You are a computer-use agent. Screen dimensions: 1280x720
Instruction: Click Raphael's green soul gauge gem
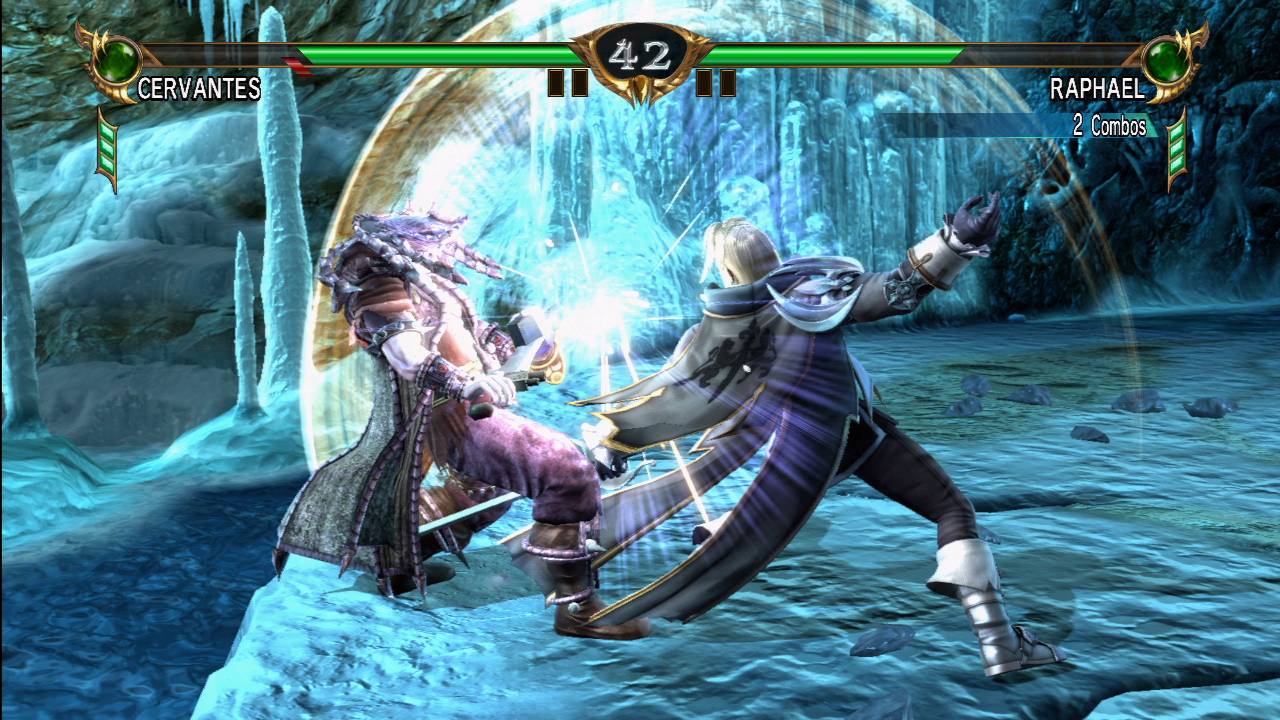pos(1165,61)
